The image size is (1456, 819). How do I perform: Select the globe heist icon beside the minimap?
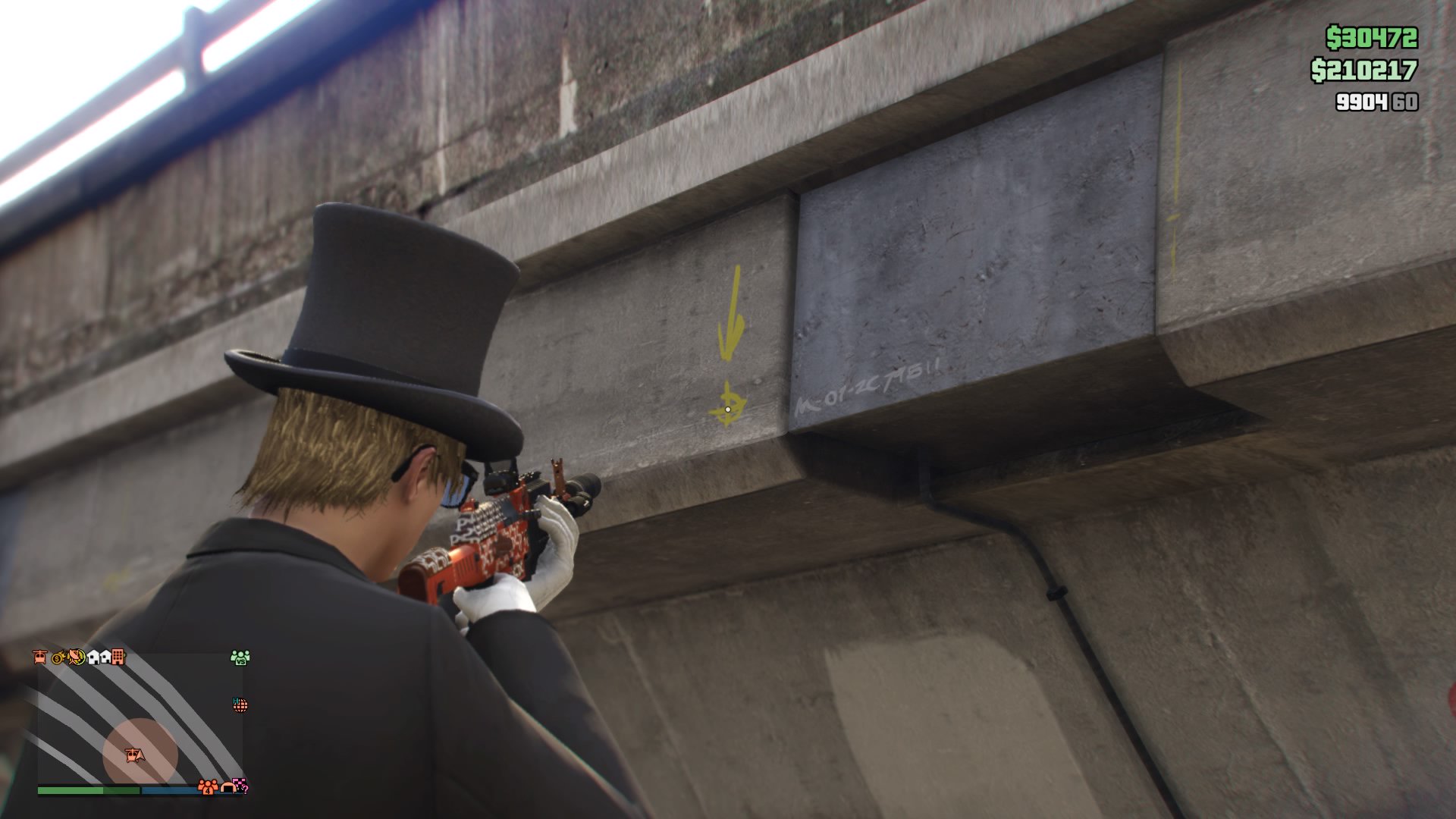point(240,705)
